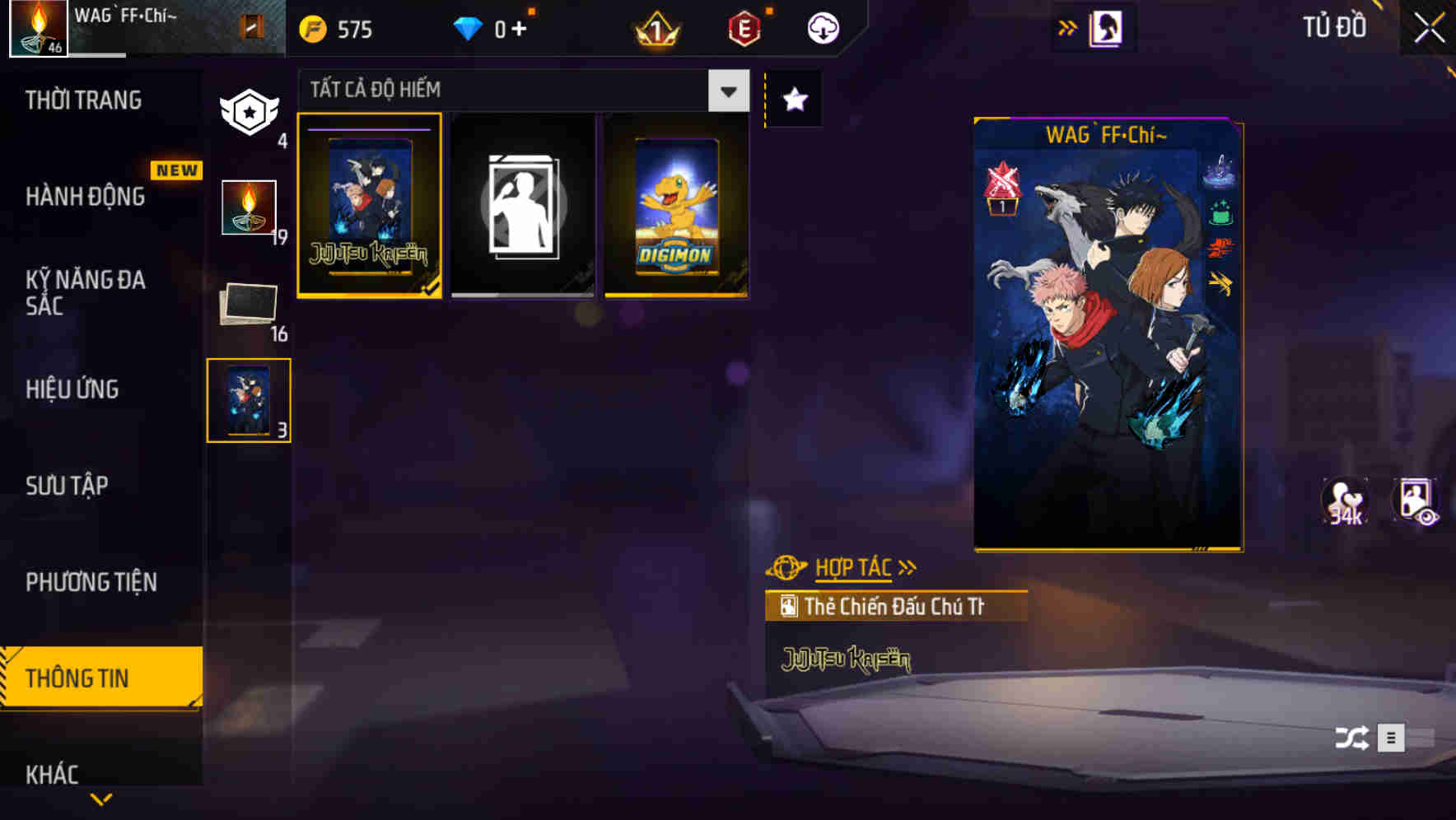Open the Tất cả độ hiếm rarity dropdown
The image size is (1456, 820).
coord(728,91)
